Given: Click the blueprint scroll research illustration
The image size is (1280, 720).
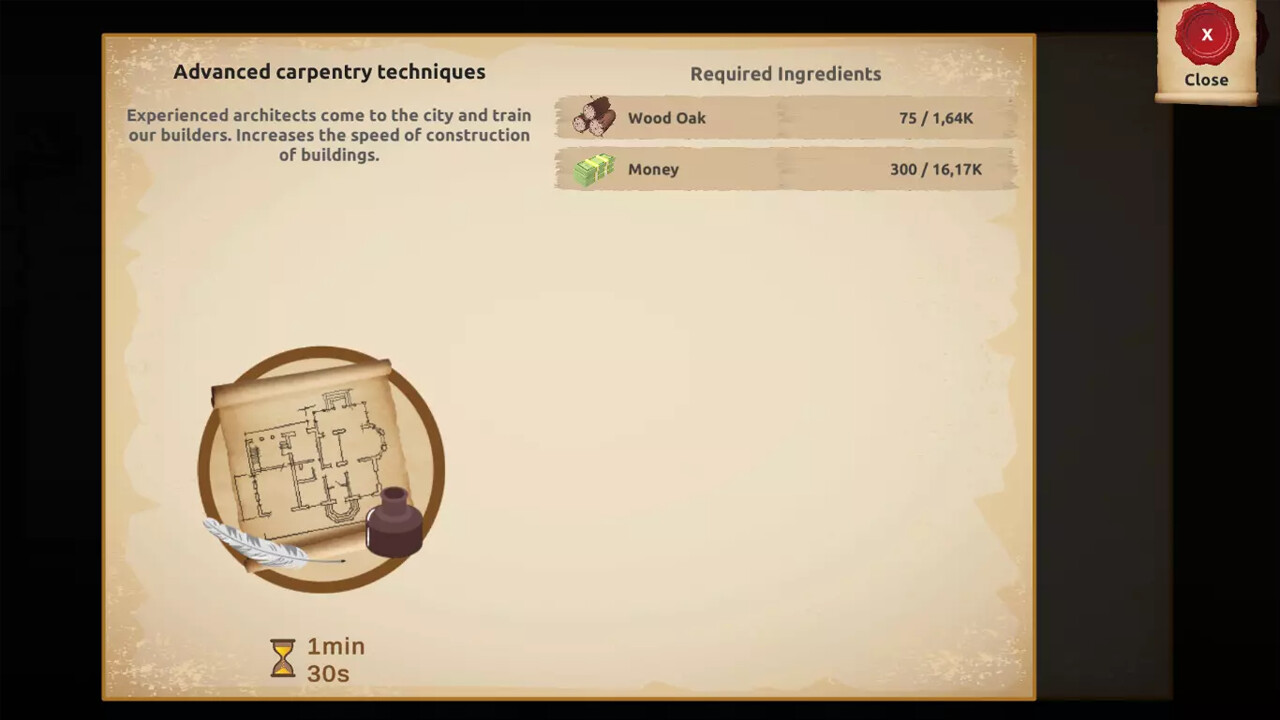Looking at the screenshot, I should pos(318,465).
